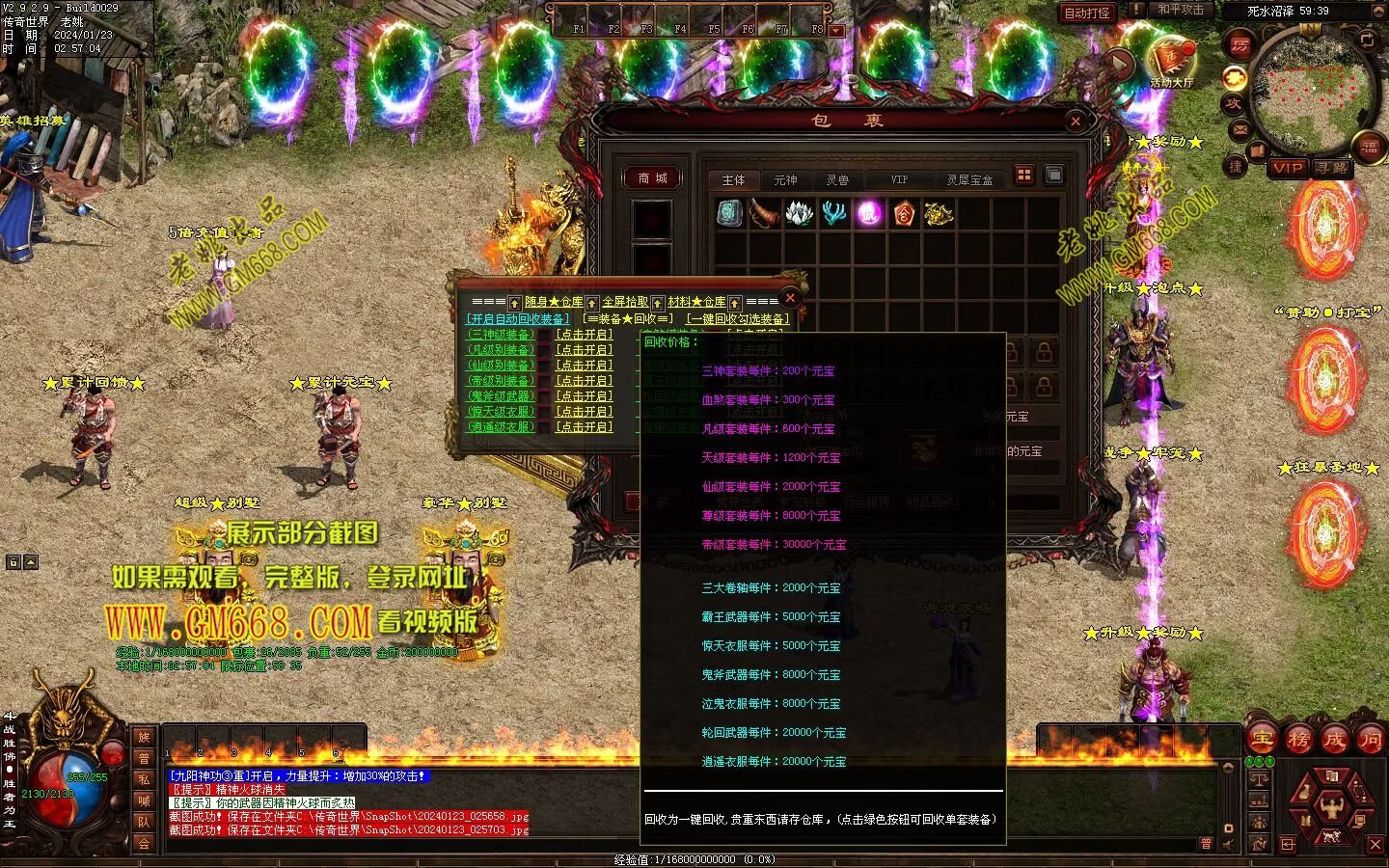1389x868 pixels.
Task: Select the purple glowing orb item
Action: pyautogui.click(x=870, y=213)
